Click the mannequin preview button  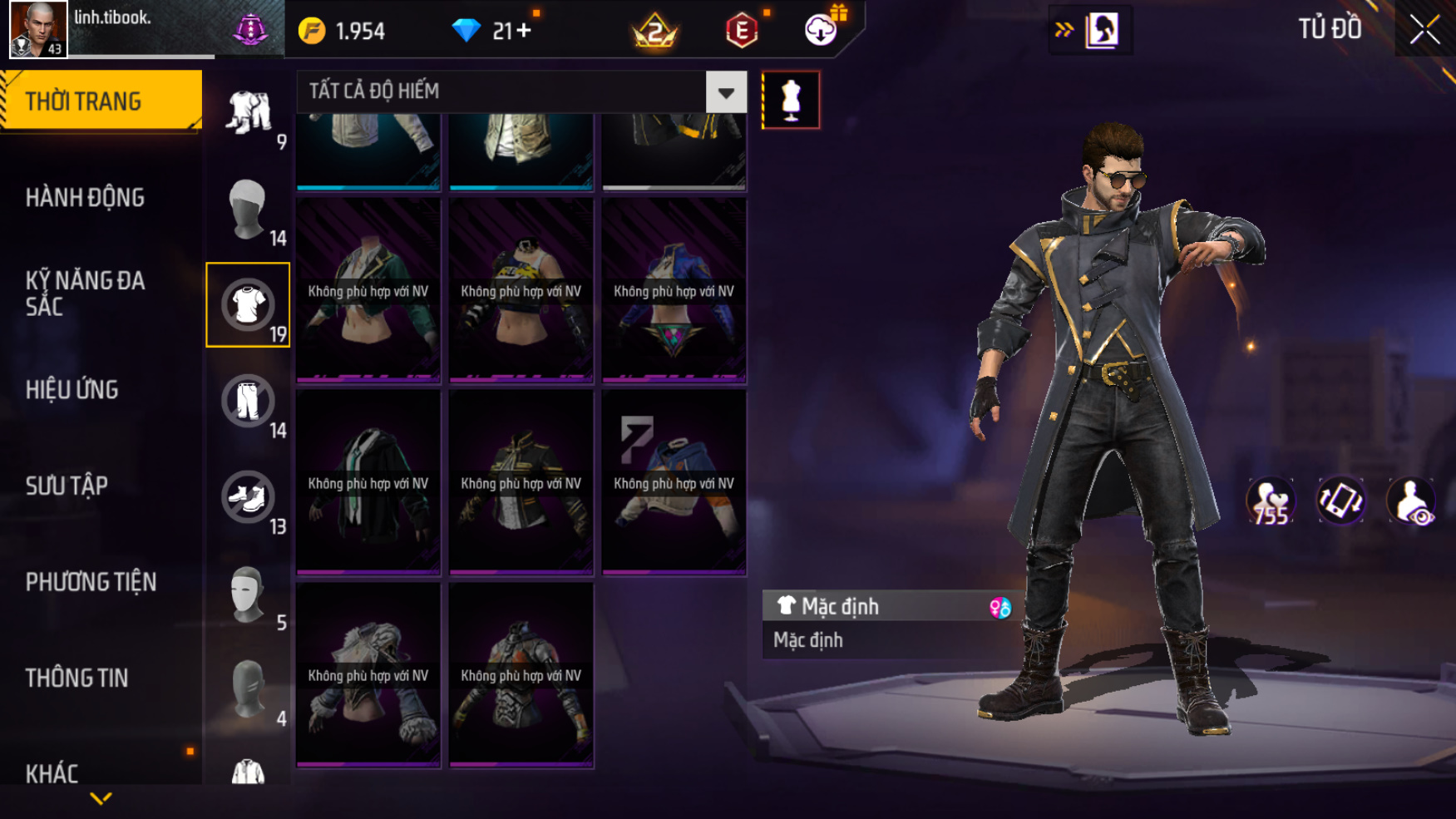791,100
